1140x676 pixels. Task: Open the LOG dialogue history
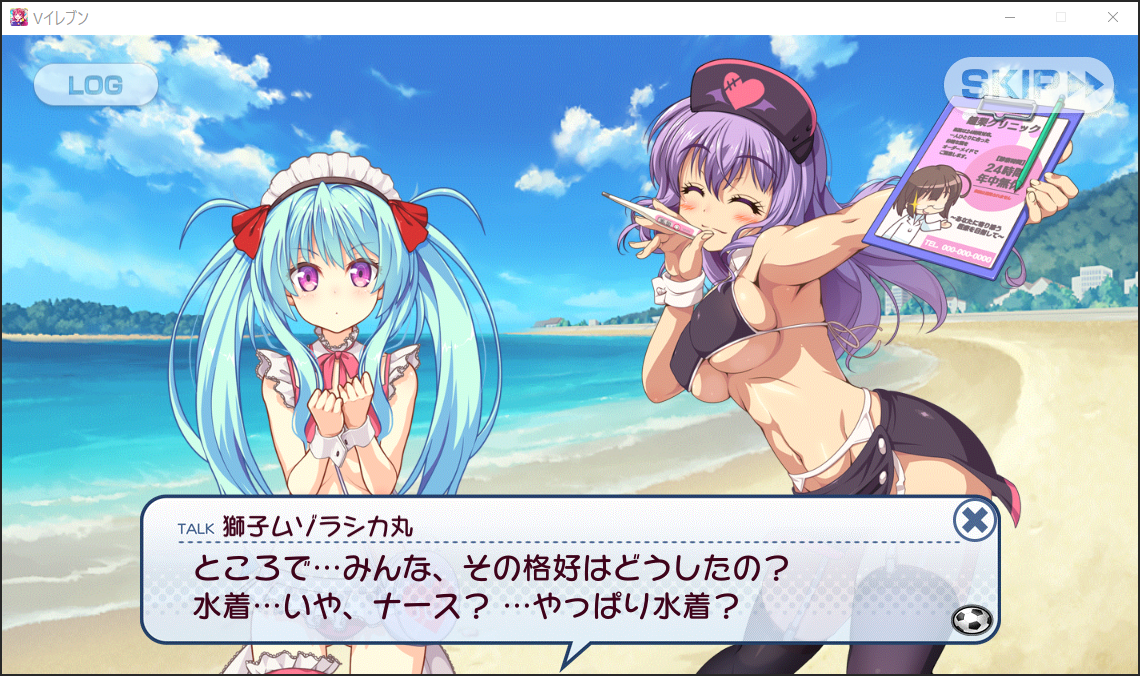pos(96,85)
